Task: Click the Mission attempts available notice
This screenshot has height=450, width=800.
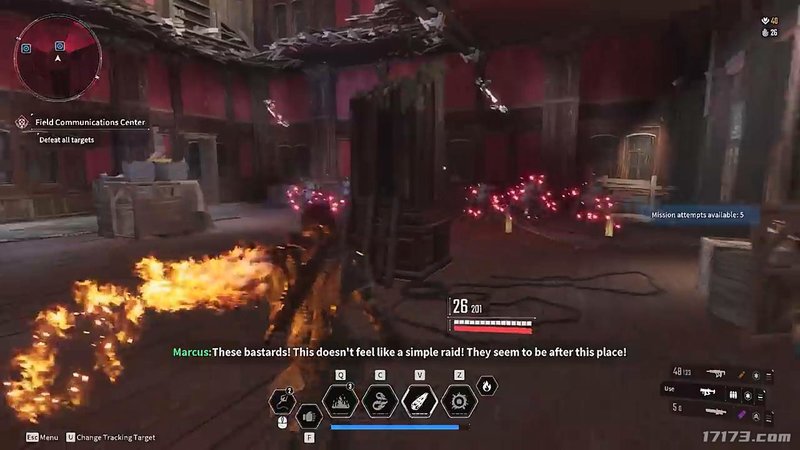Action: [x=698, y=215]
